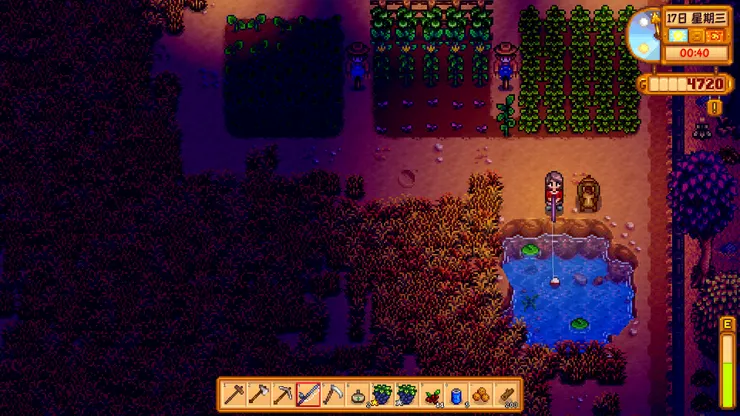
Task: Pick the orange round items slot
Action: 482,395
